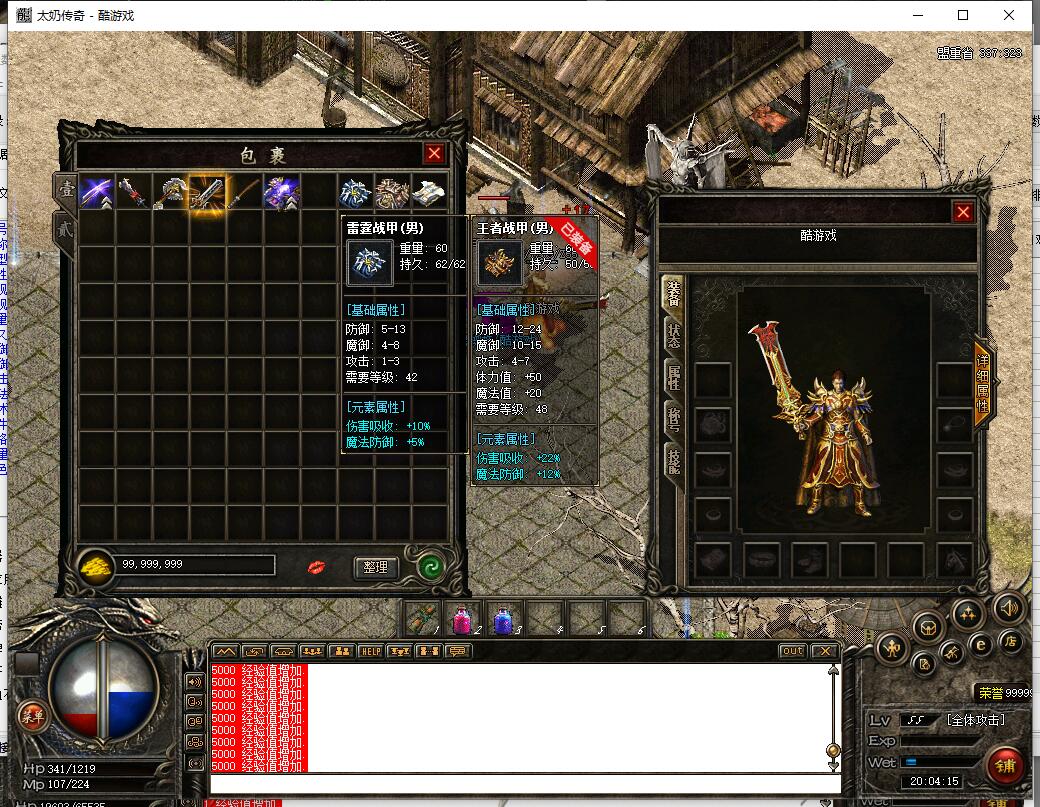Toggle the sound speaker icon

point(1007,607)
